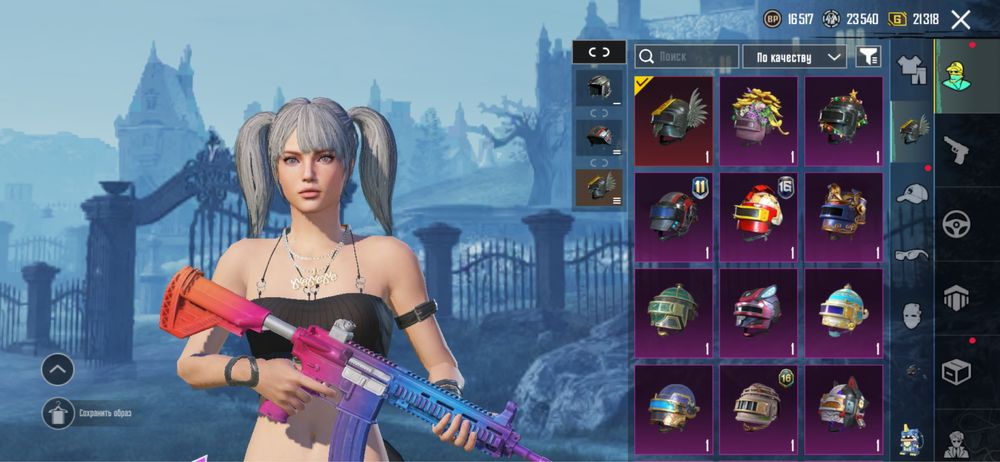Open the face mask category

tap(911, 315)
